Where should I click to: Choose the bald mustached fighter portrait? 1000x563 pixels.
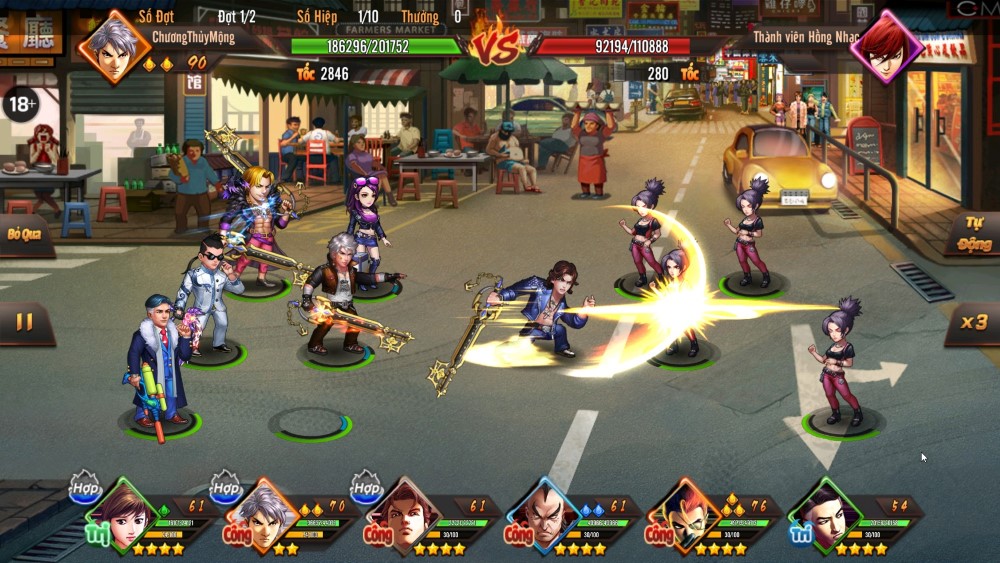pyautogui.click(x=543, y=515)
